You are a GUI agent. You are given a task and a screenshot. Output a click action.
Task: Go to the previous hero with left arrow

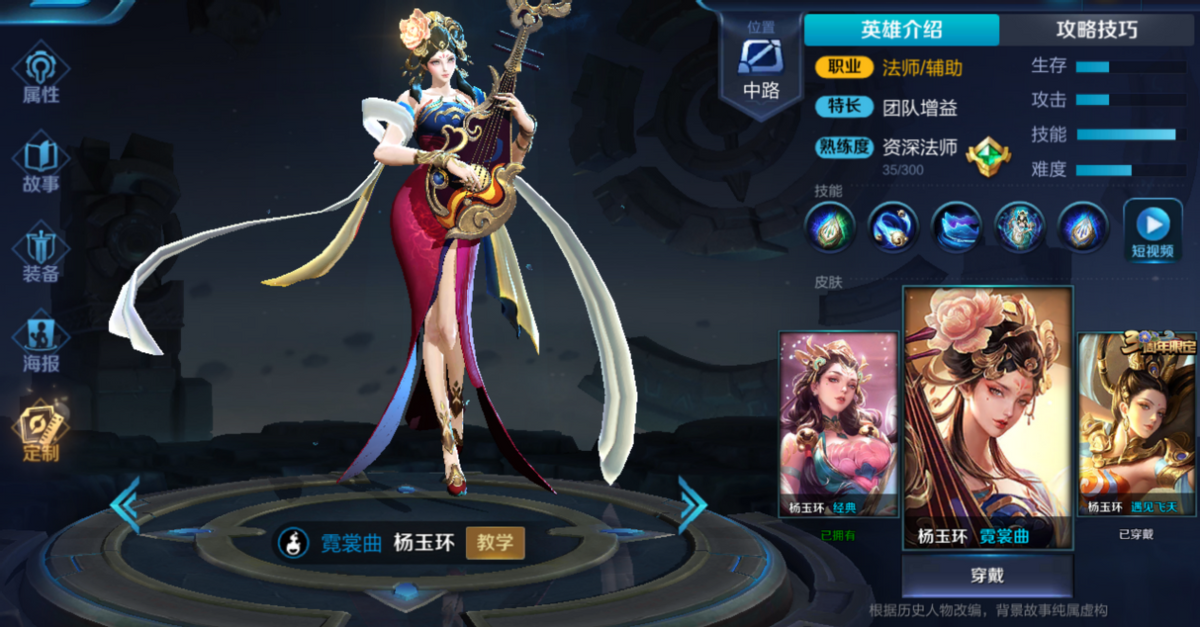[x=126, y=505]
